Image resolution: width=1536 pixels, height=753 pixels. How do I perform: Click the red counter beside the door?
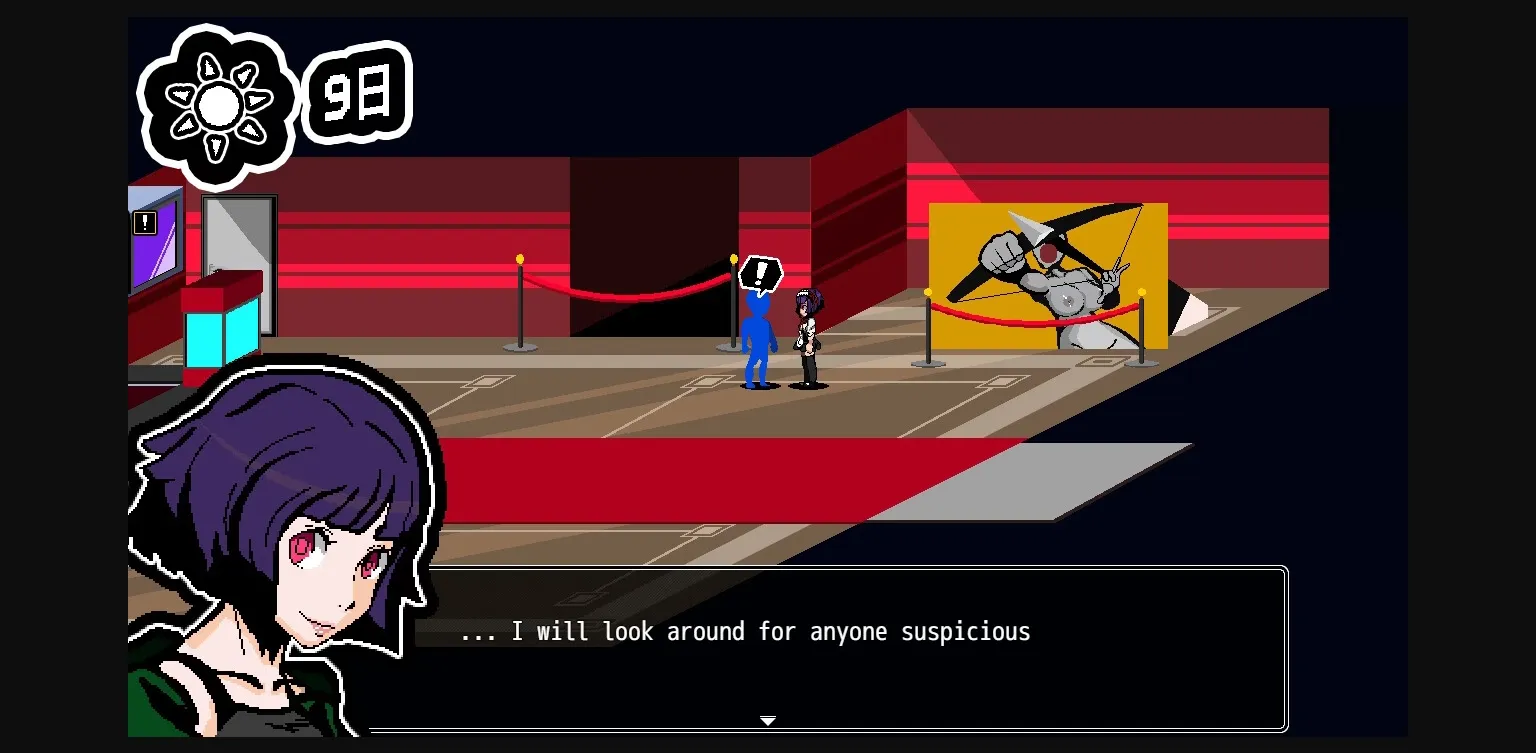tap(215, 295)
